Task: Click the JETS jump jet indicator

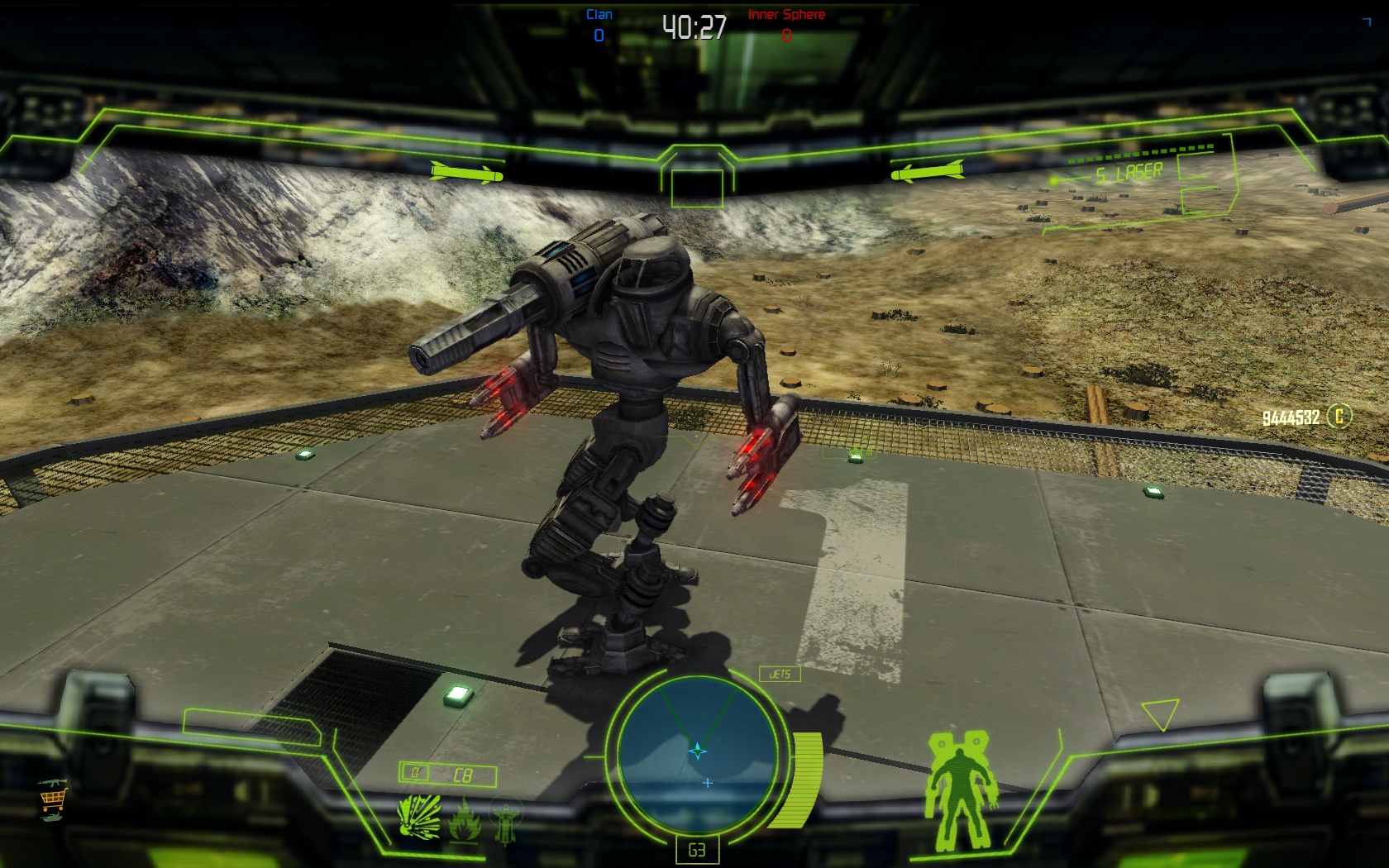Action: (780, 674)
